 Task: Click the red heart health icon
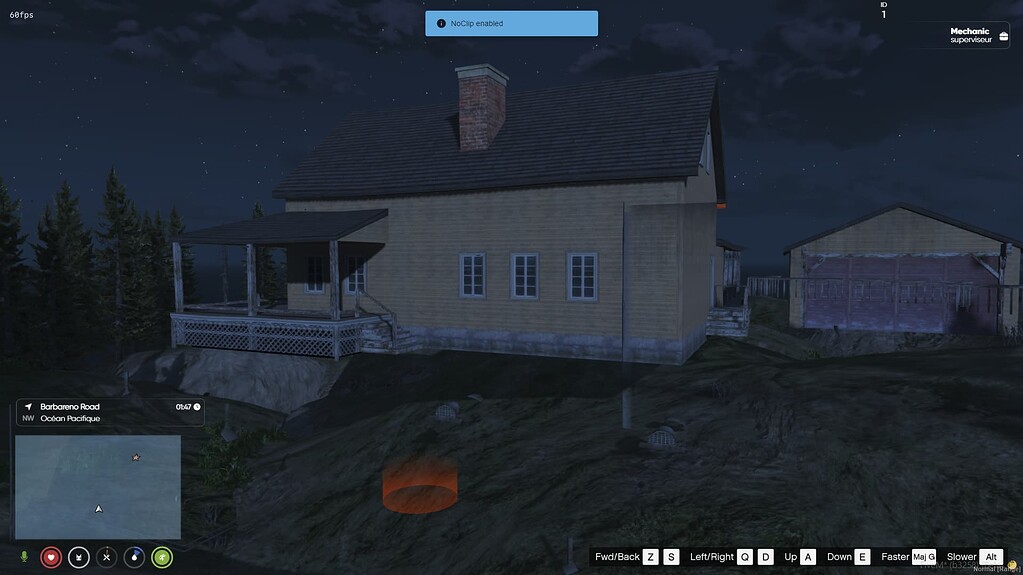pos(51,557)
